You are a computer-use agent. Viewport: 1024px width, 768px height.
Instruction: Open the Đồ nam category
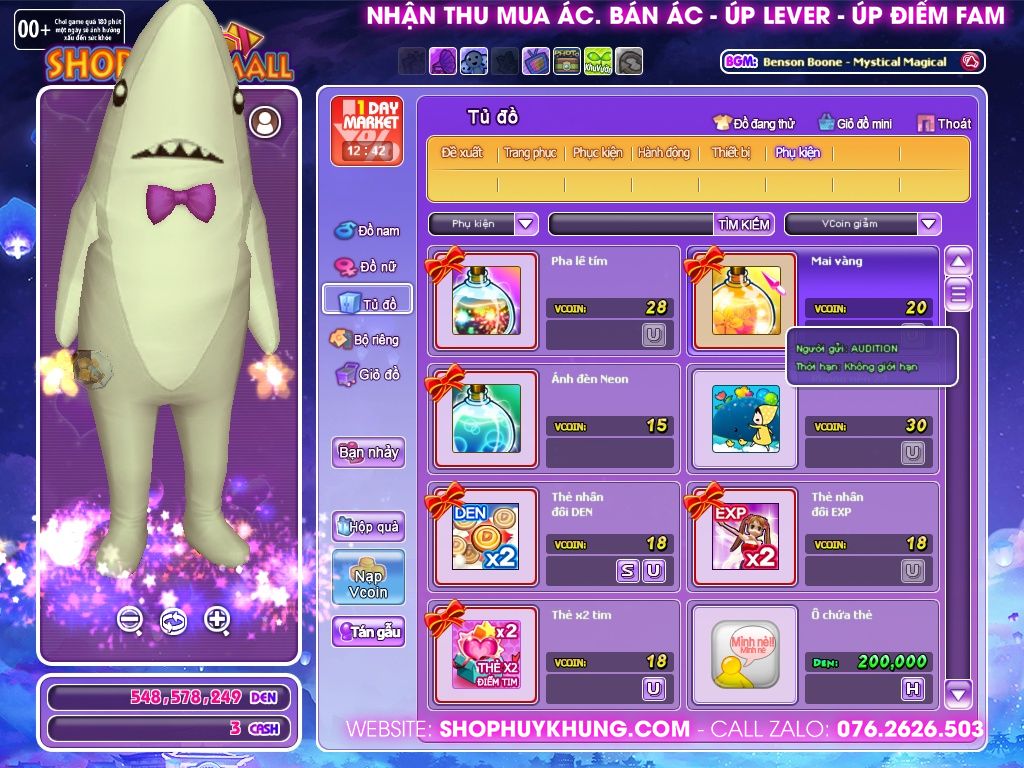pos(367,230)
